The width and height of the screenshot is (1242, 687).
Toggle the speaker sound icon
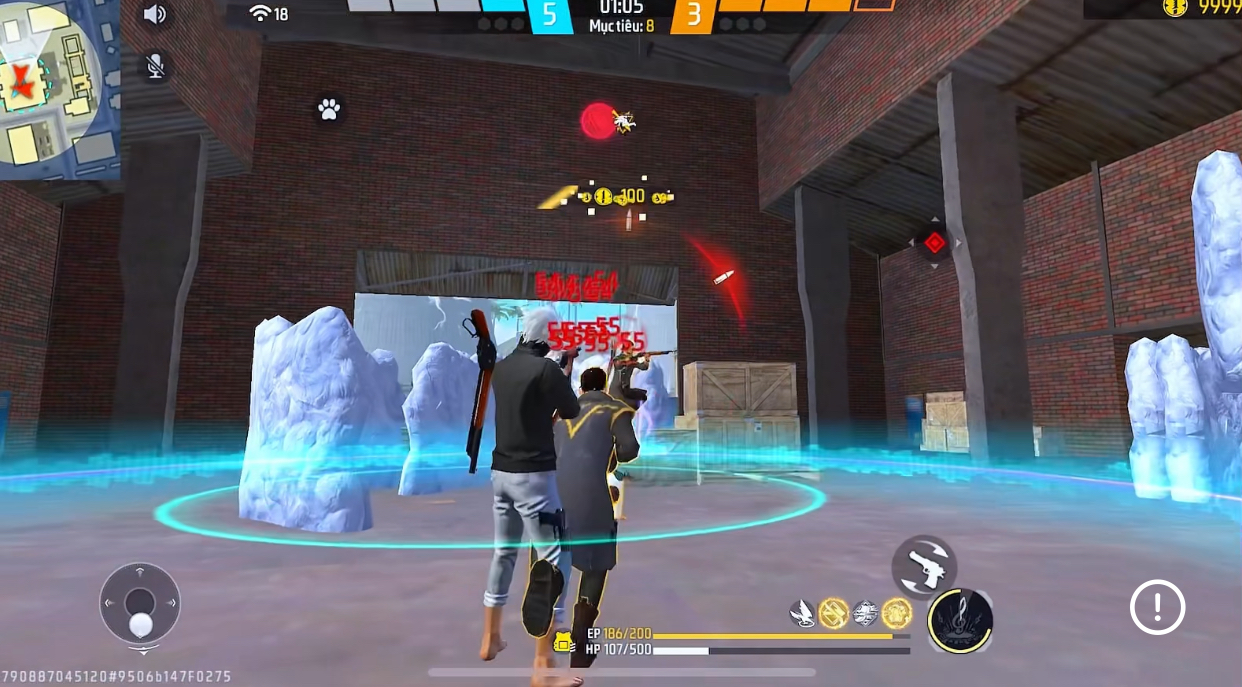pyautogui.click(x=154, y=14)
